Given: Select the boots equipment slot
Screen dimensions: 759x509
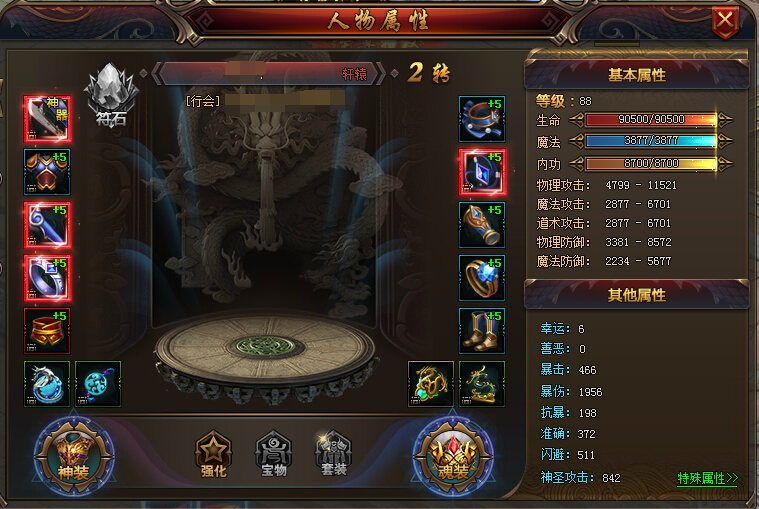Looking at the screenshot, I should pyautogui.click(x=480, y=330).
